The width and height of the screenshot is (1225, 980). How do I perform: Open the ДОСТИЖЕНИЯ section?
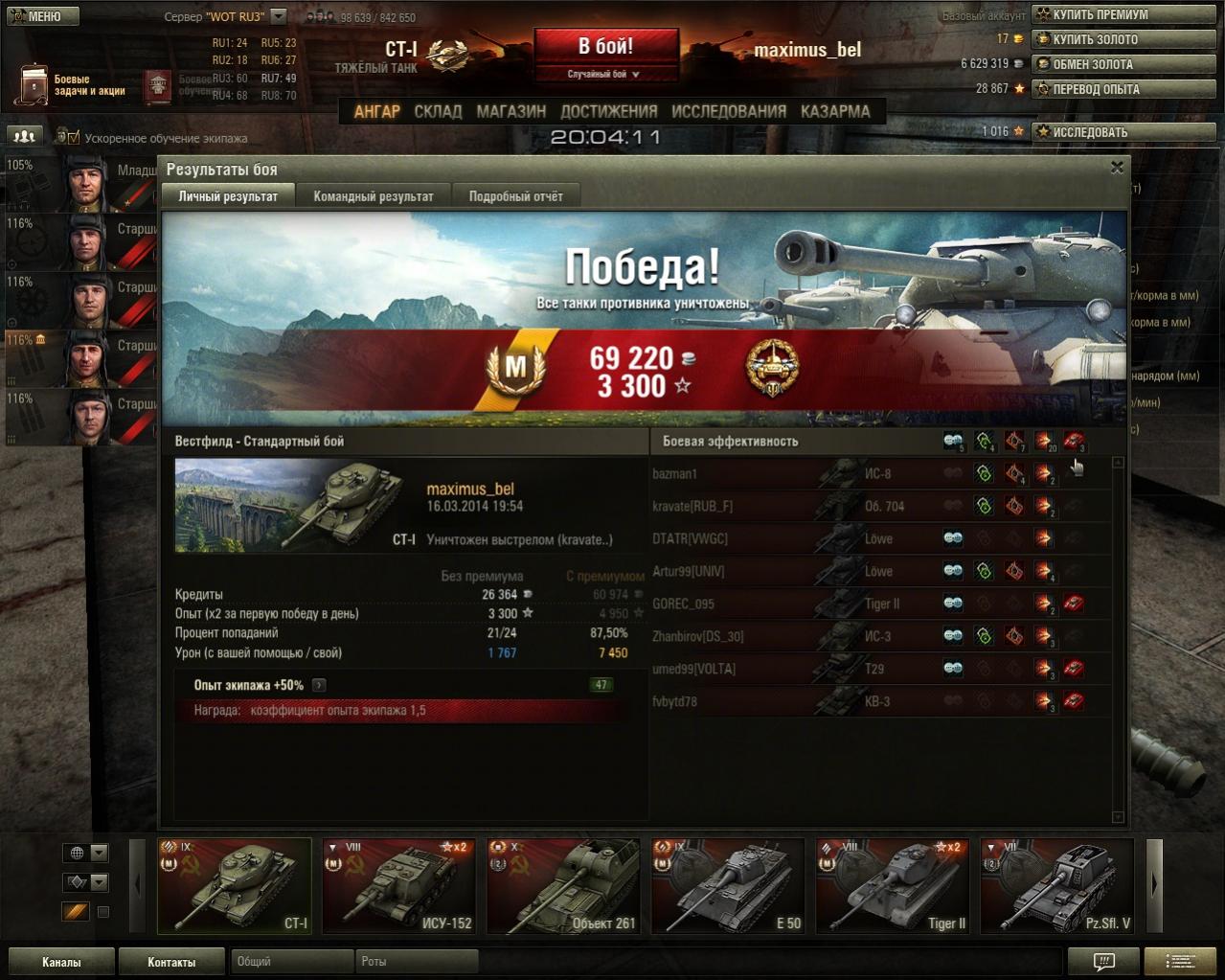tap(609, 111)
